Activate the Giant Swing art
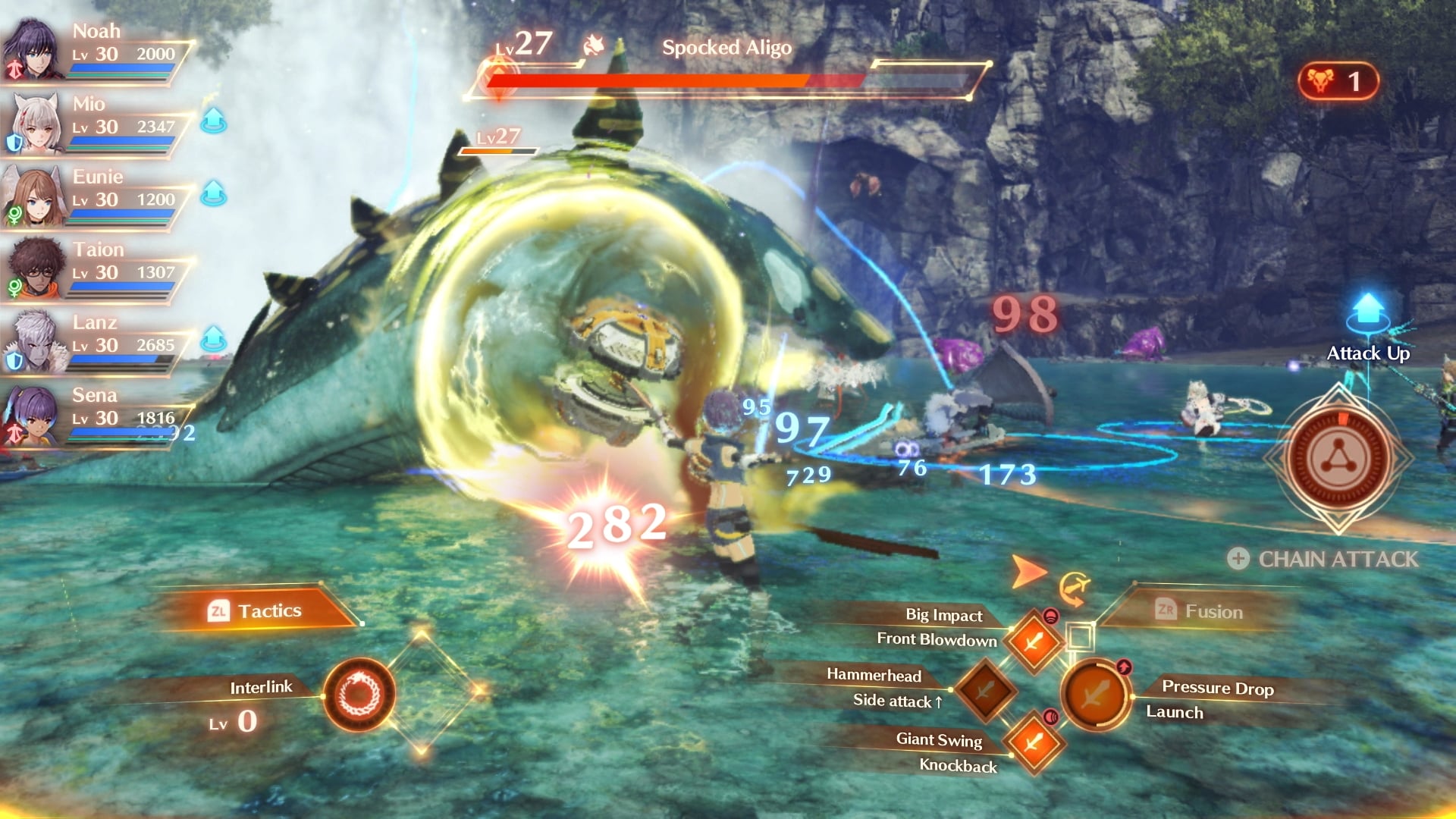Screen dimensions: 1456x819 click(1033, 742)
